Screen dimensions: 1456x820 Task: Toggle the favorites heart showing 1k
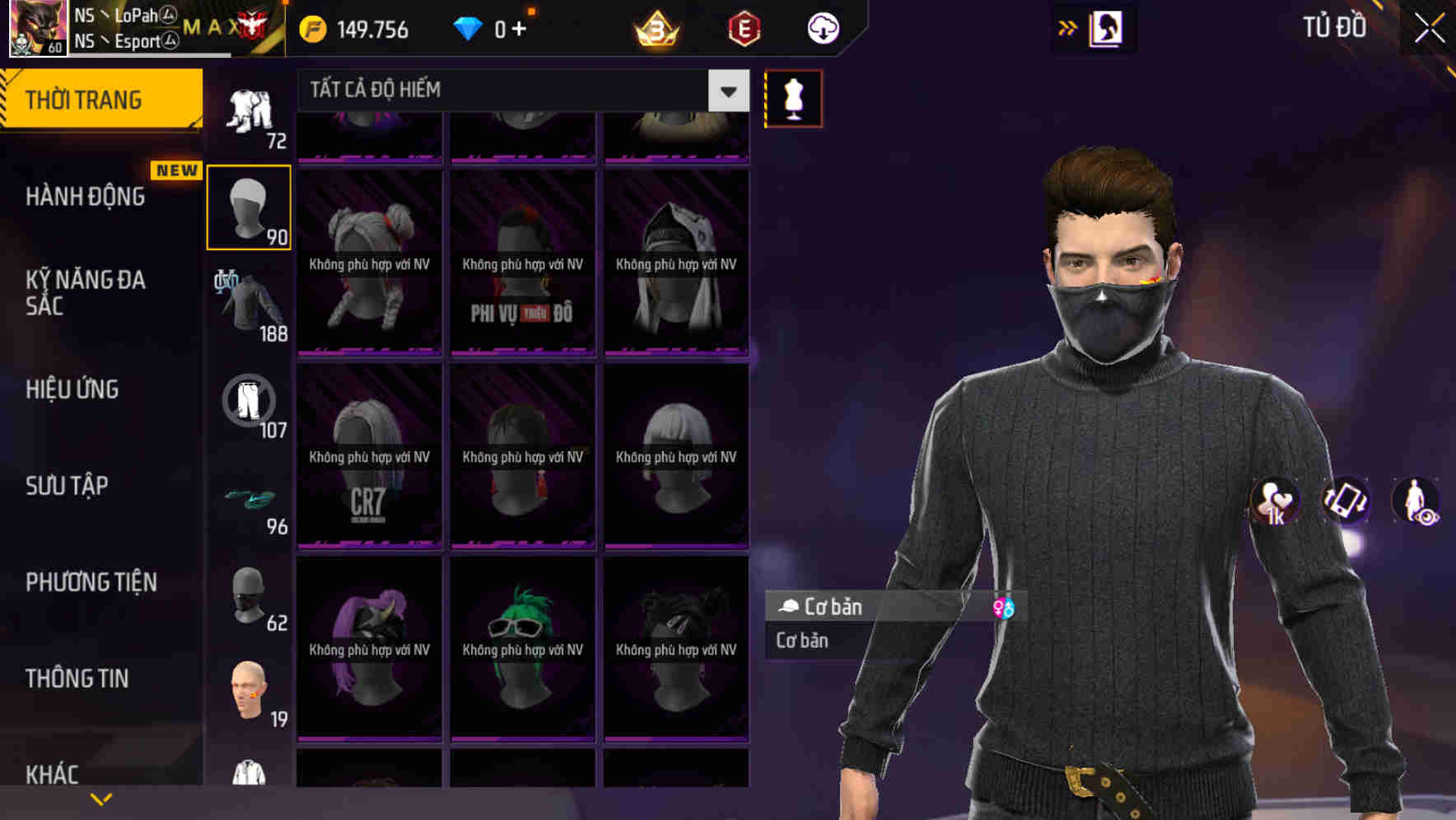1274,502
